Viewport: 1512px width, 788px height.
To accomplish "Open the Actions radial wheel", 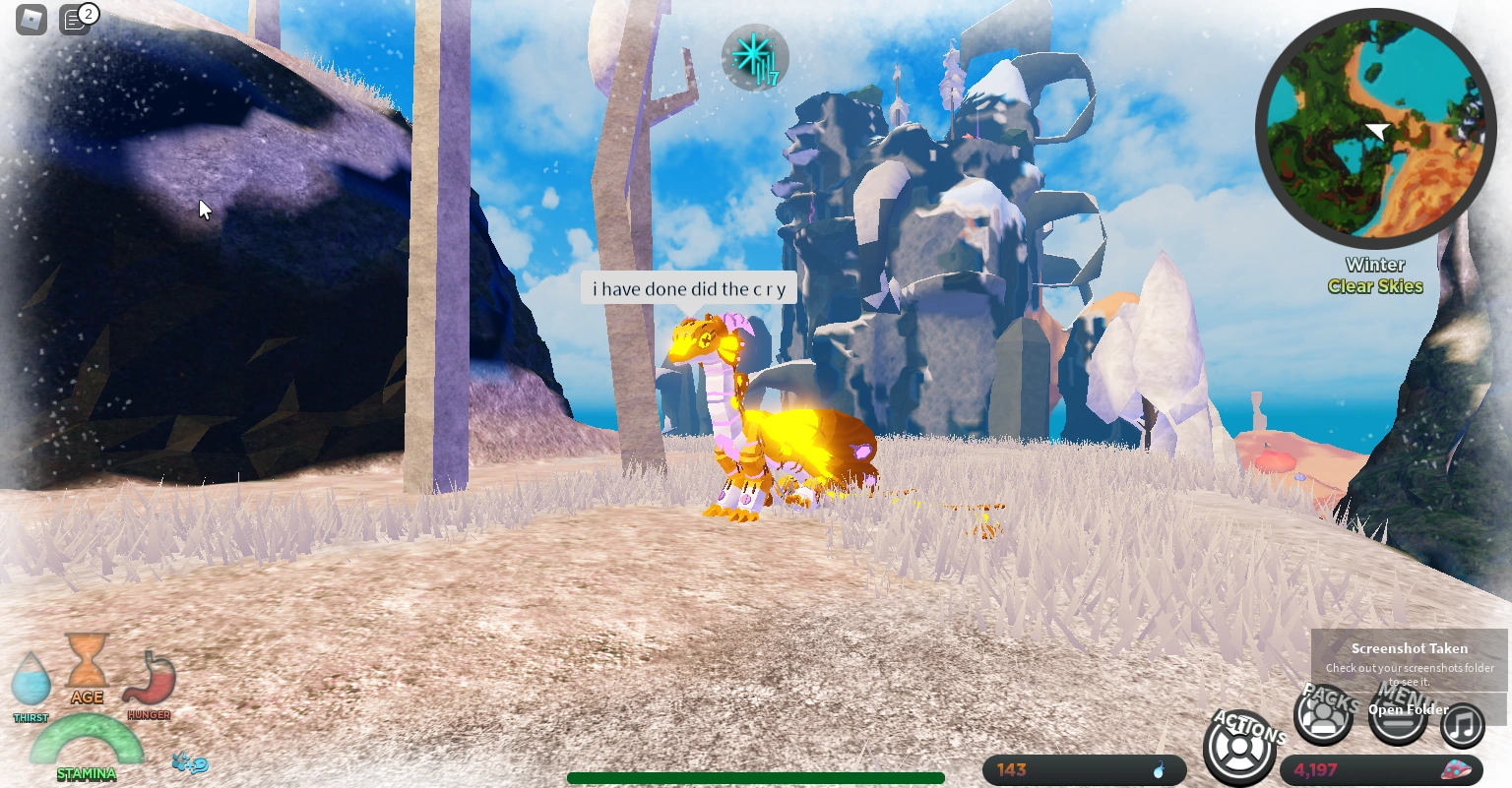I will (1239, 748).
